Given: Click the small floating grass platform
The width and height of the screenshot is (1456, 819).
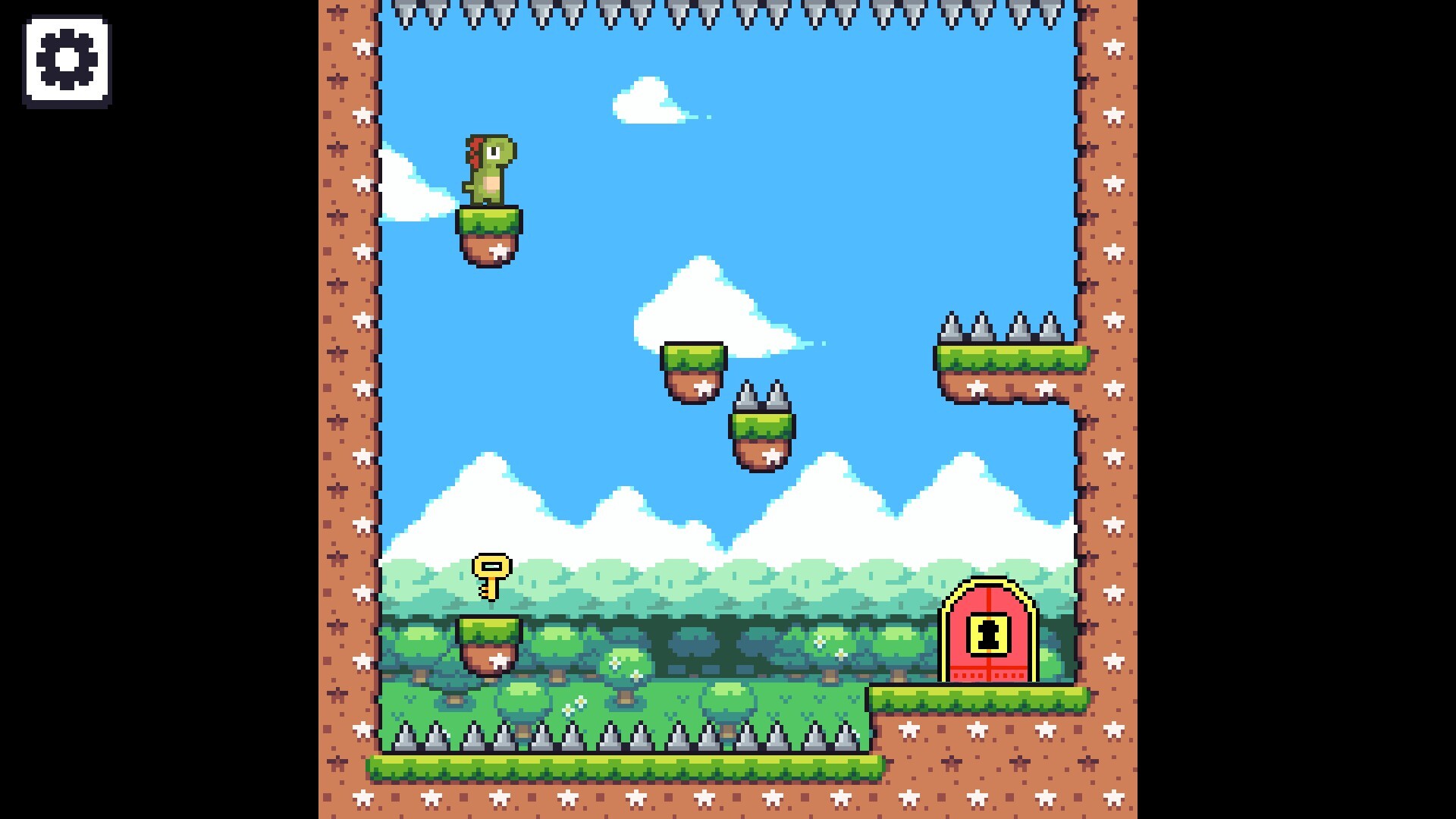Looking at the screenshot, I should tap(694, 364).
